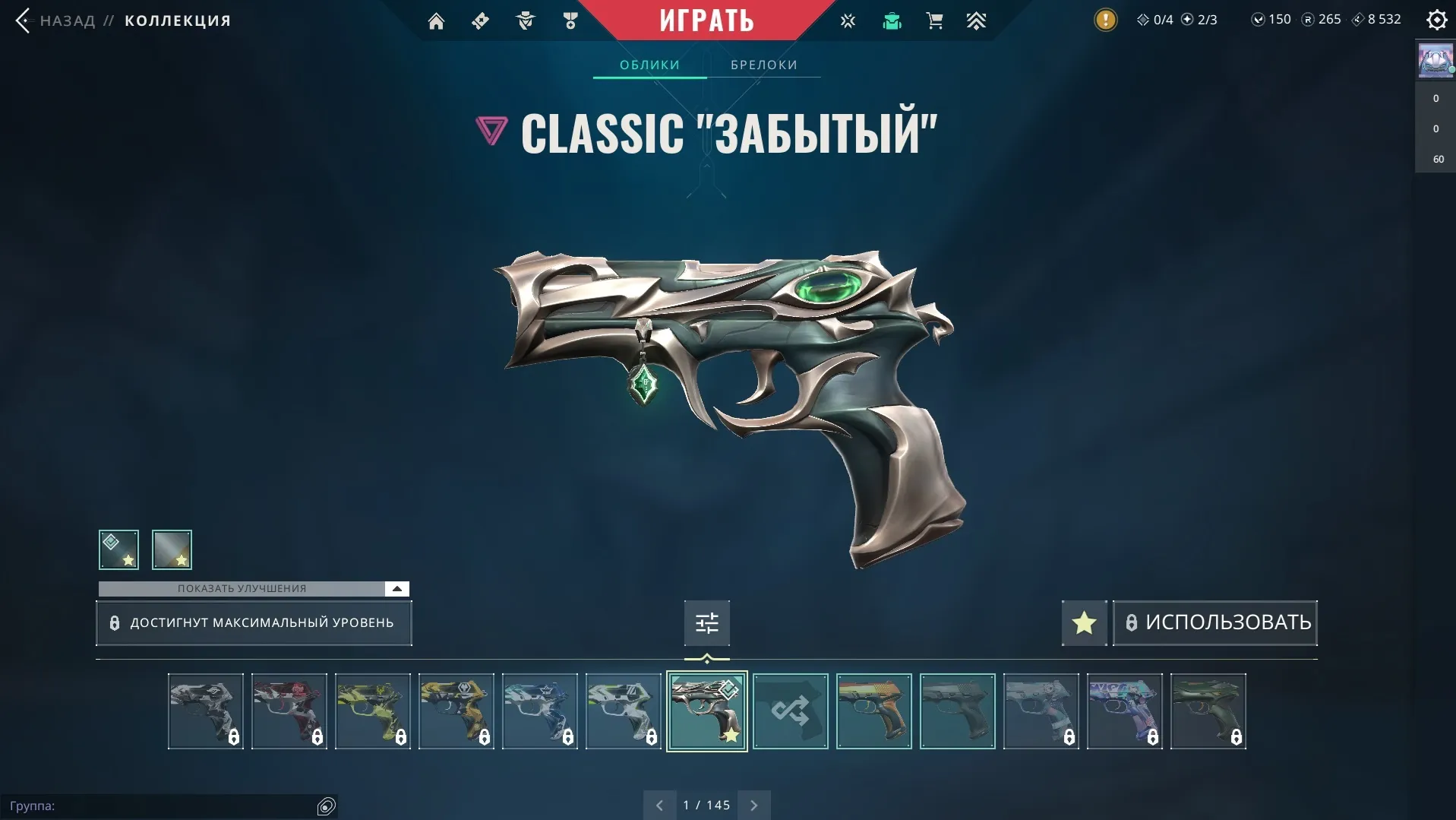1456x820 pixels.
Task: Switch to the БРЕЛОКИ tab
Action: click(x=763, y=65)
